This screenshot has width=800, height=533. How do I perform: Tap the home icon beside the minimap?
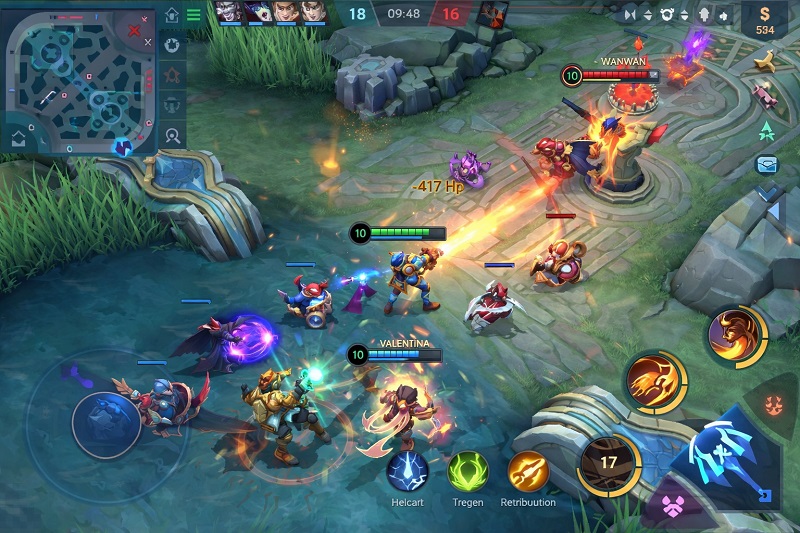[172, 15]
